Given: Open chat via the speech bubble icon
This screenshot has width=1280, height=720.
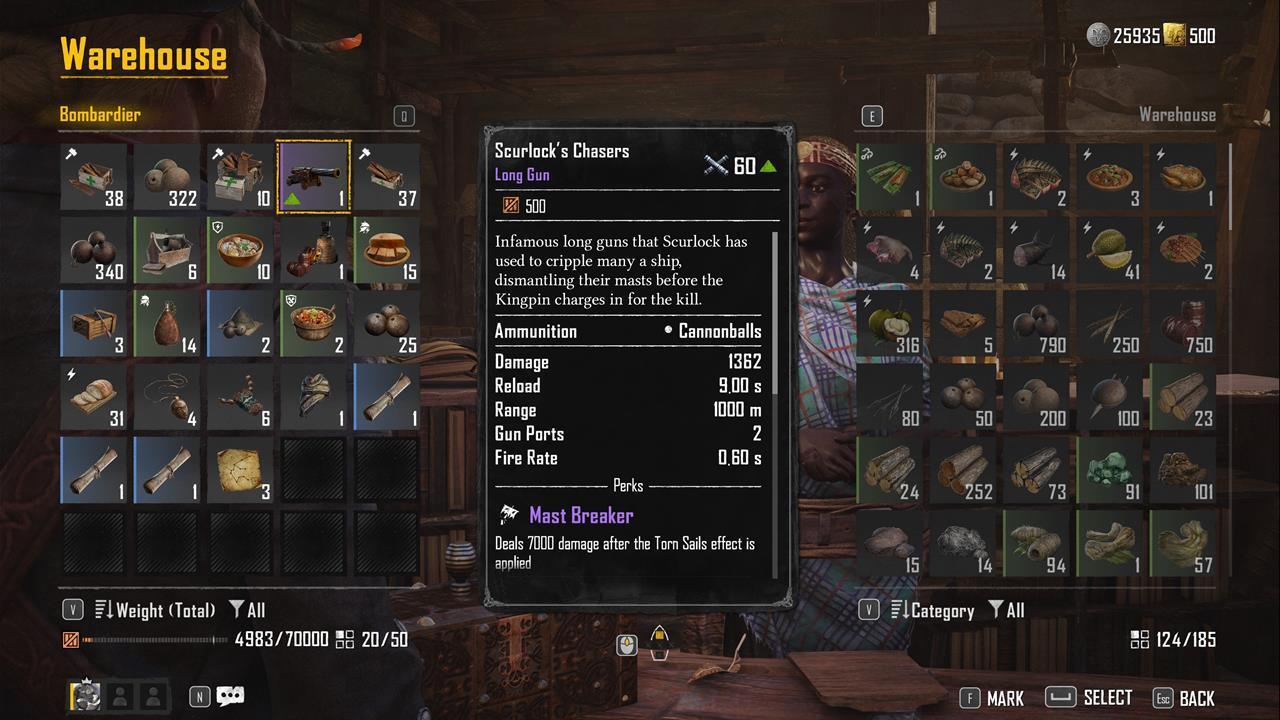Looking at the screenshot, I should pos(230,696).
